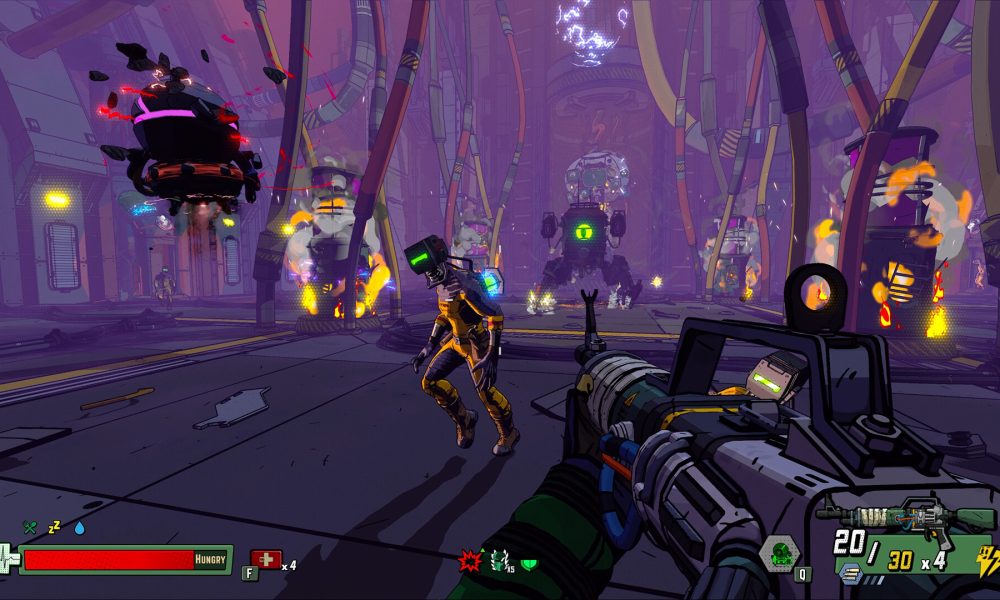Click the red explosion status icon
Screen dimensions: 1000x600
(x=470, y=562)
